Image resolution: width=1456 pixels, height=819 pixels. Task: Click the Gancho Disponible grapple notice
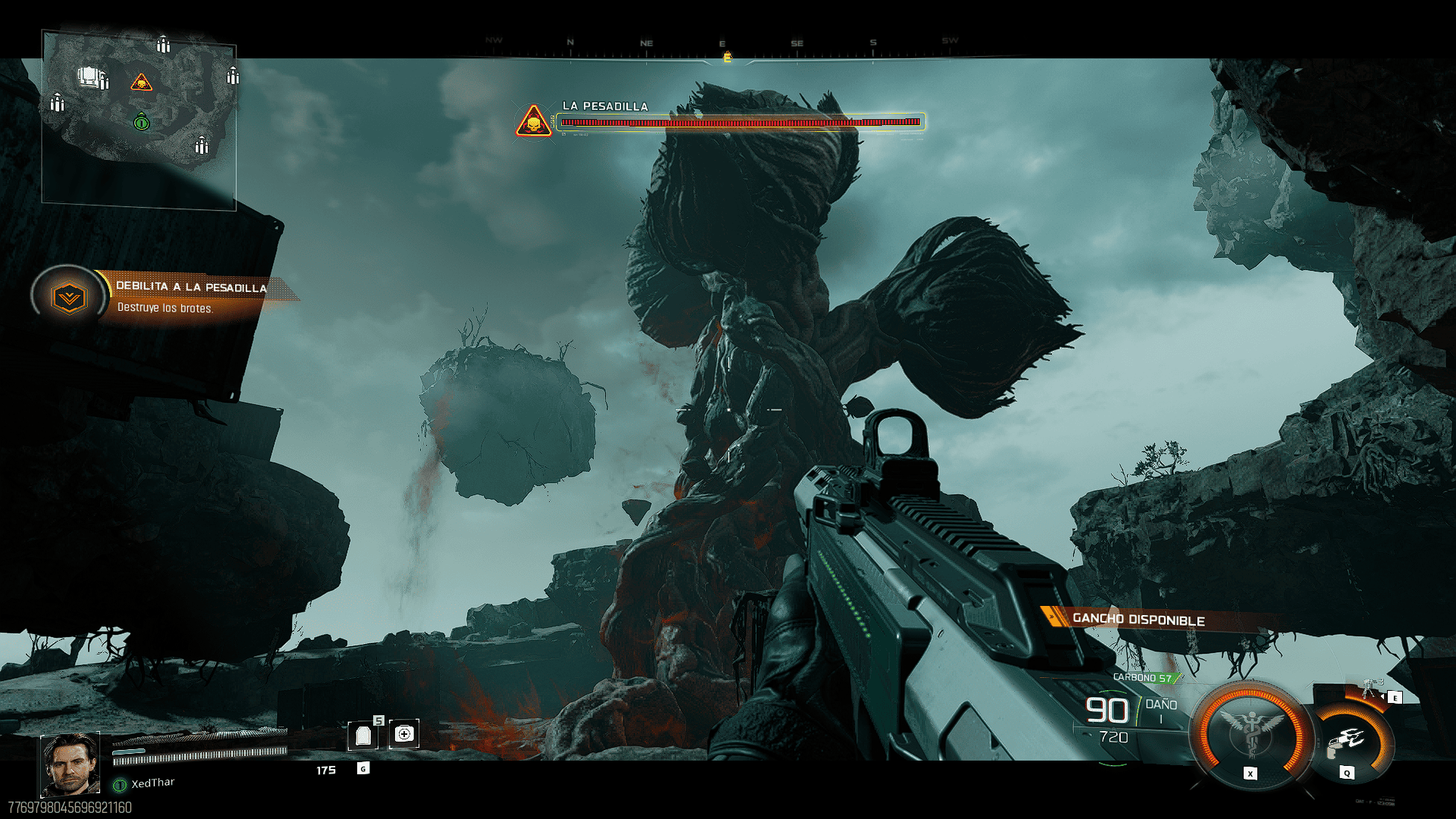pos(1137,620)
